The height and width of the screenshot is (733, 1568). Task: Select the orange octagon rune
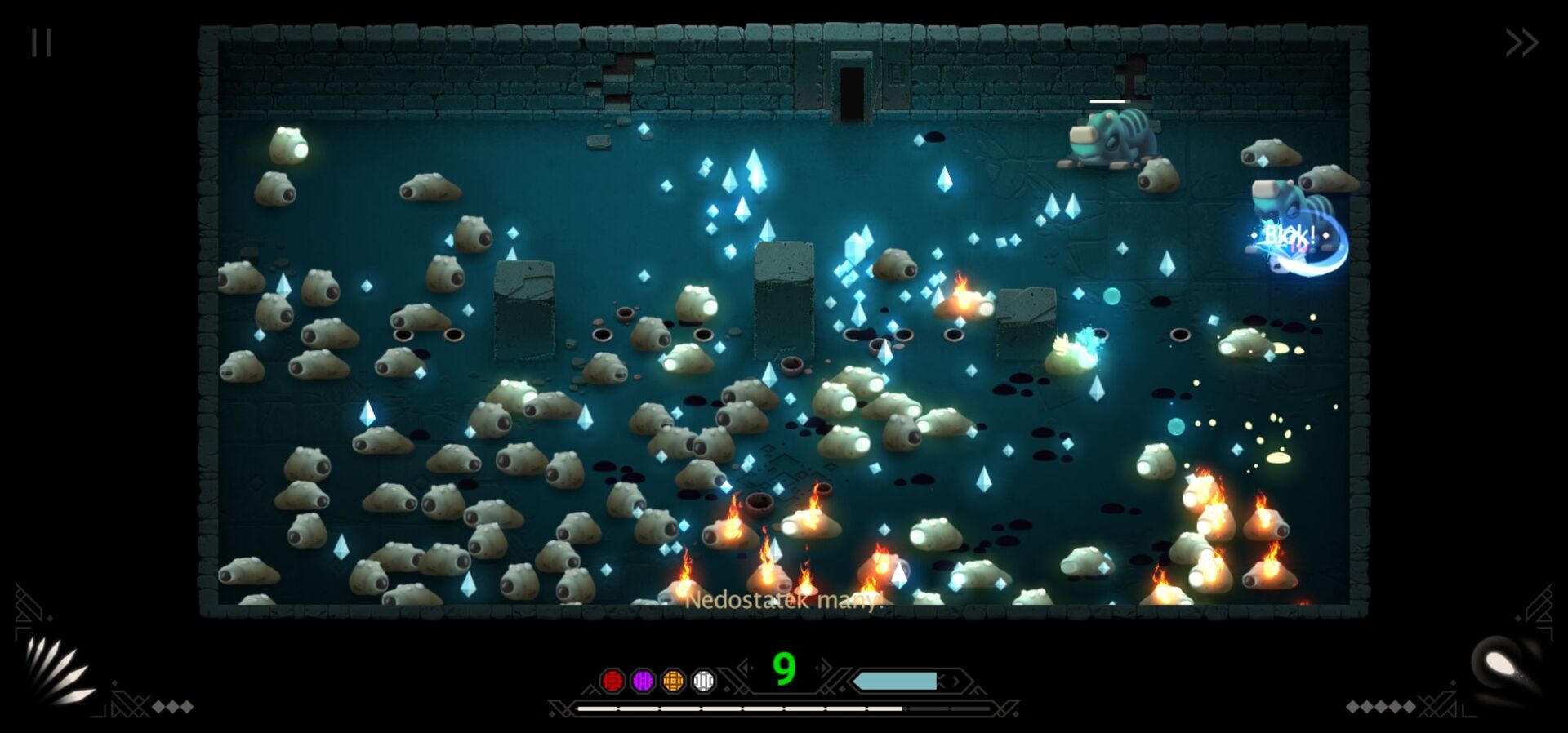tap(673, 681)
